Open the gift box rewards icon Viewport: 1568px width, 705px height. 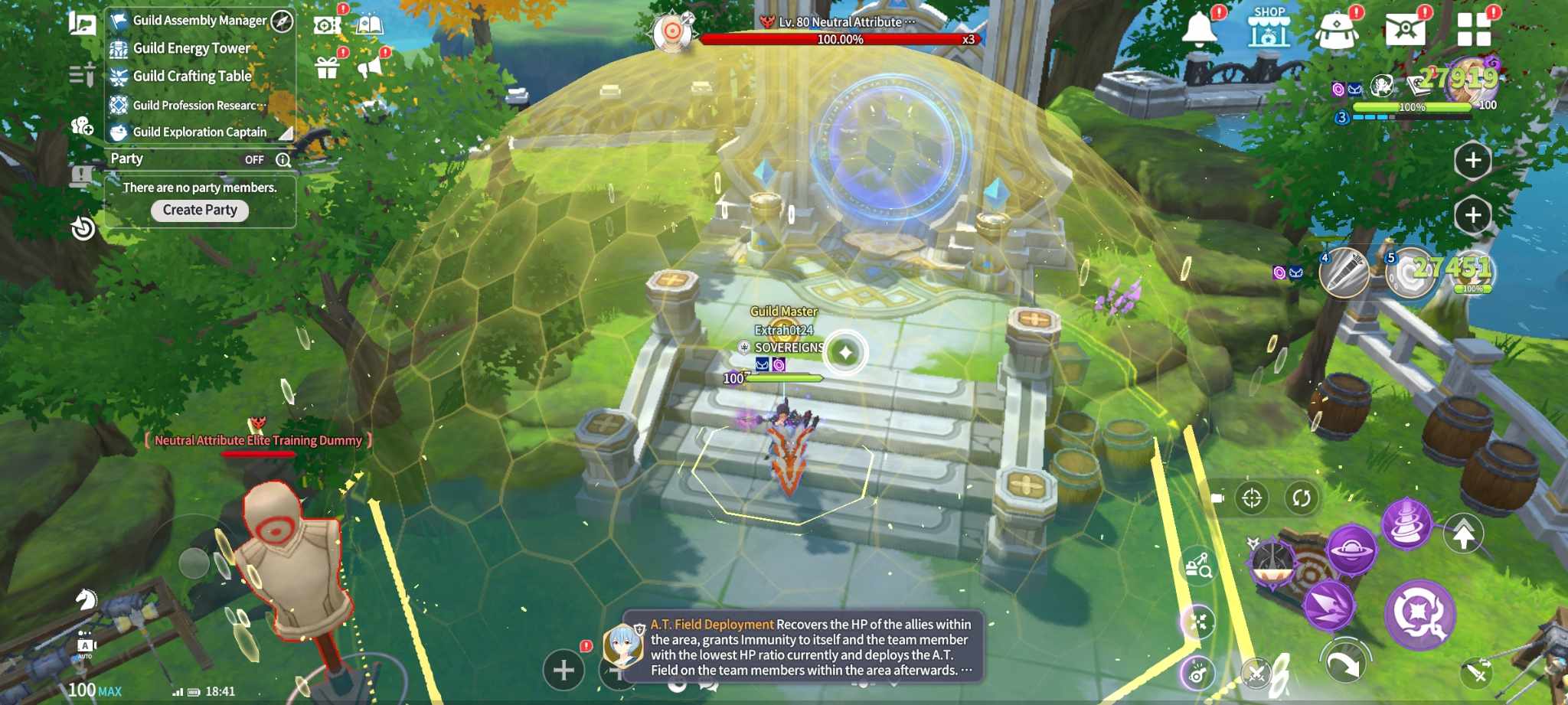point(327,68)
